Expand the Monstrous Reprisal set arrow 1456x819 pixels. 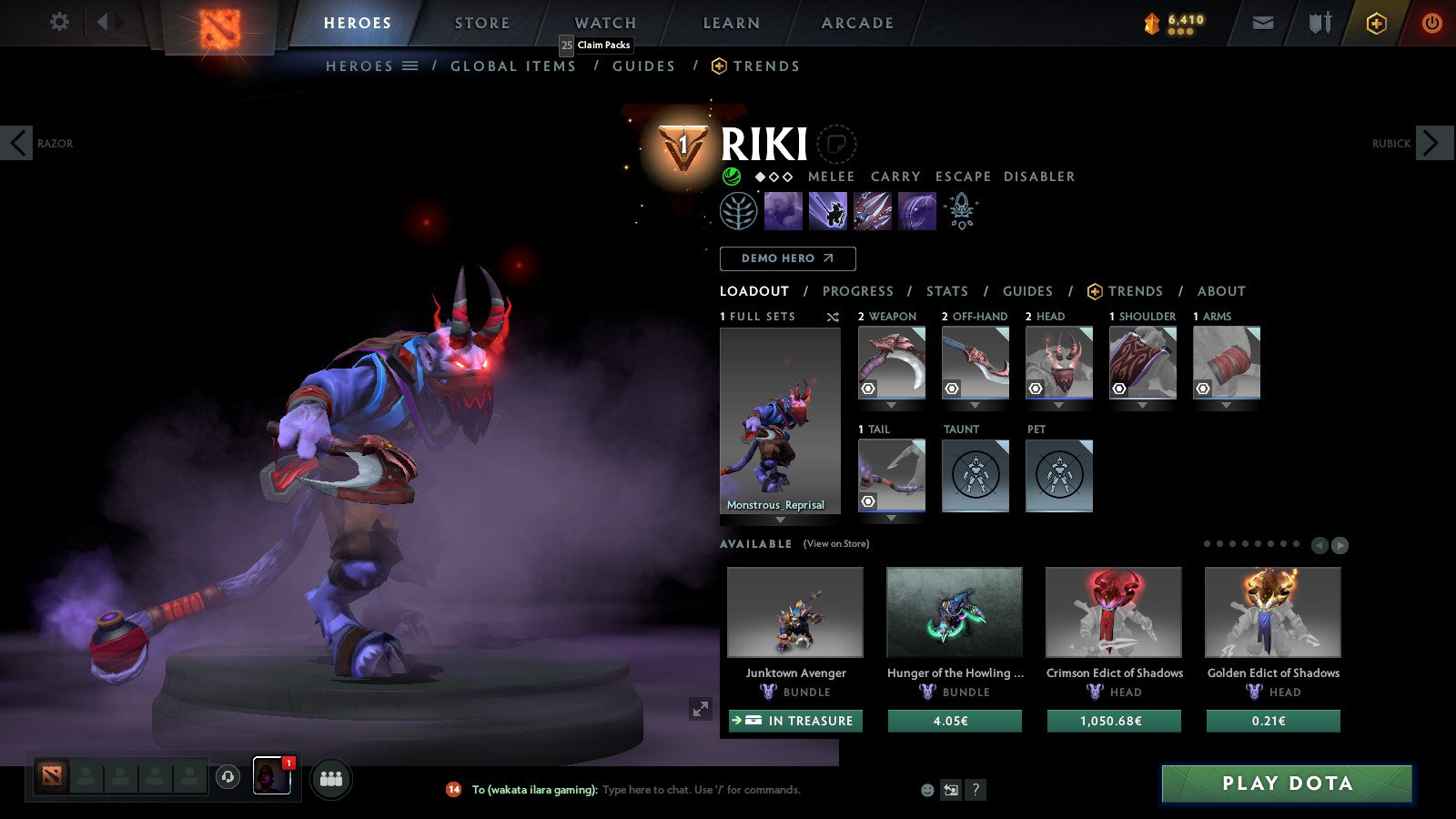click(780, 519)
